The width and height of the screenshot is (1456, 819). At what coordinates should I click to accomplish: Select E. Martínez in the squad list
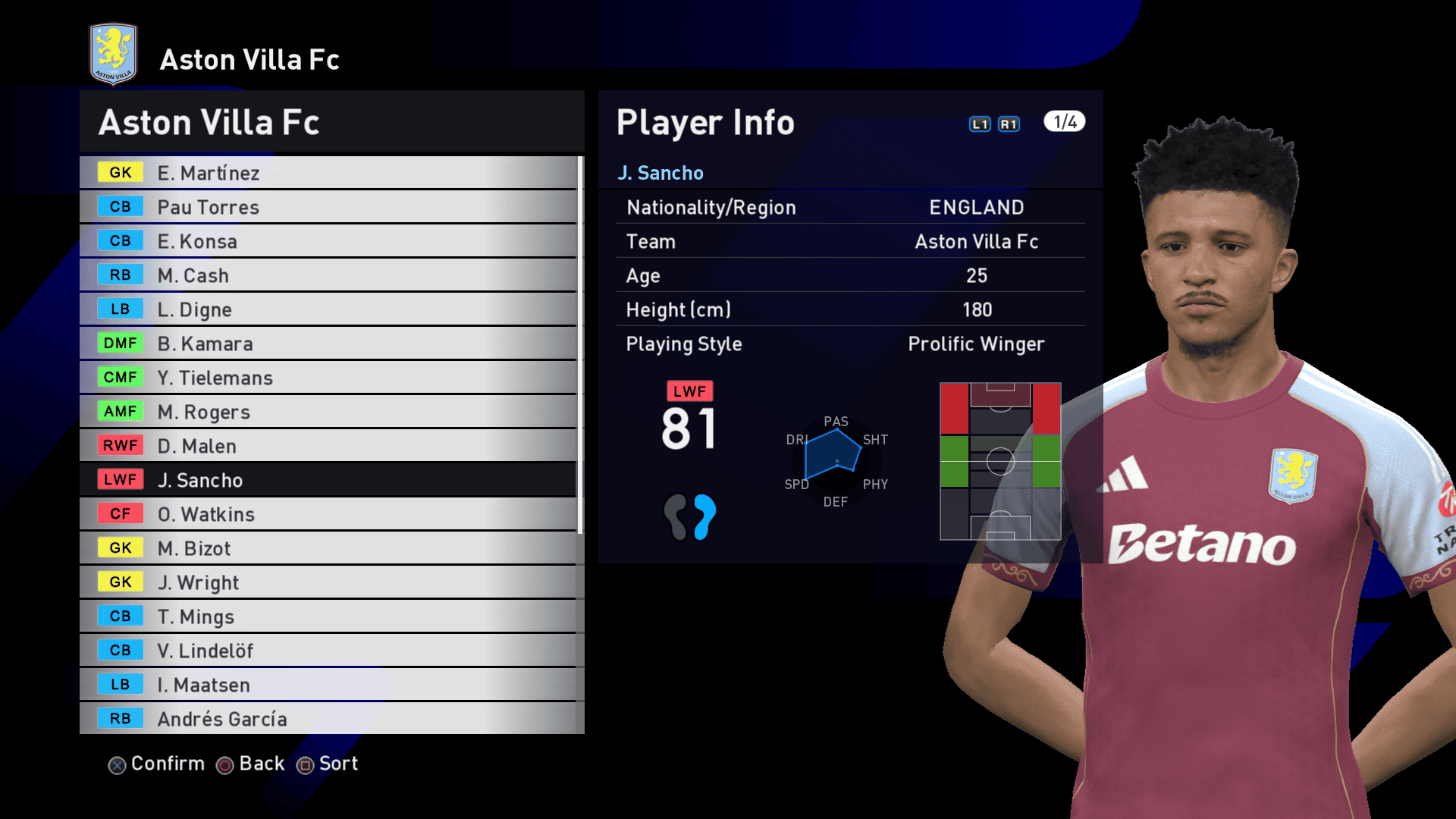328,173
